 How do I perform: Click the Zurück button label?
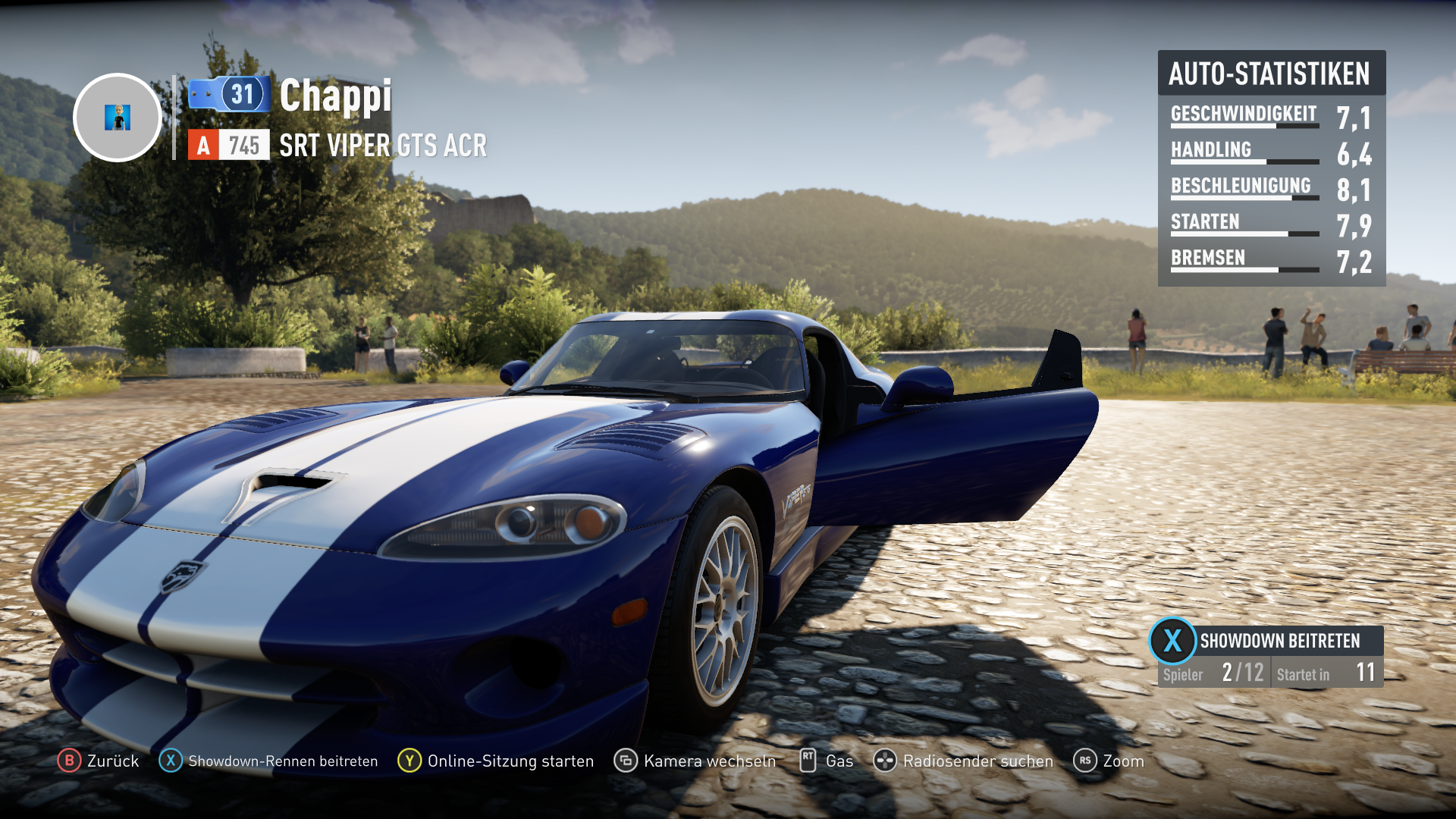[x=112, y=761]
